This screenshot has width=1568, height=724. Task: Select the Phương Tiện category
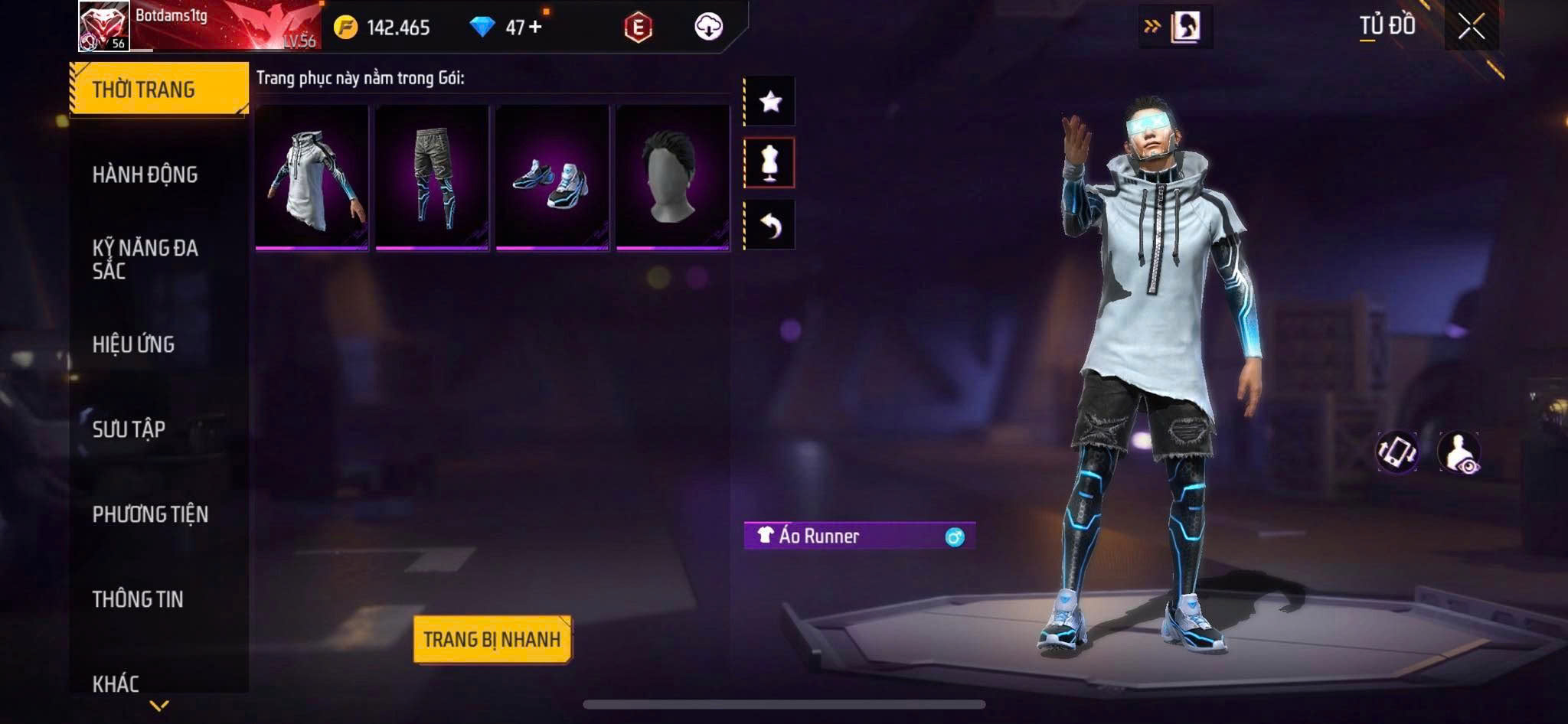point(150,514)
